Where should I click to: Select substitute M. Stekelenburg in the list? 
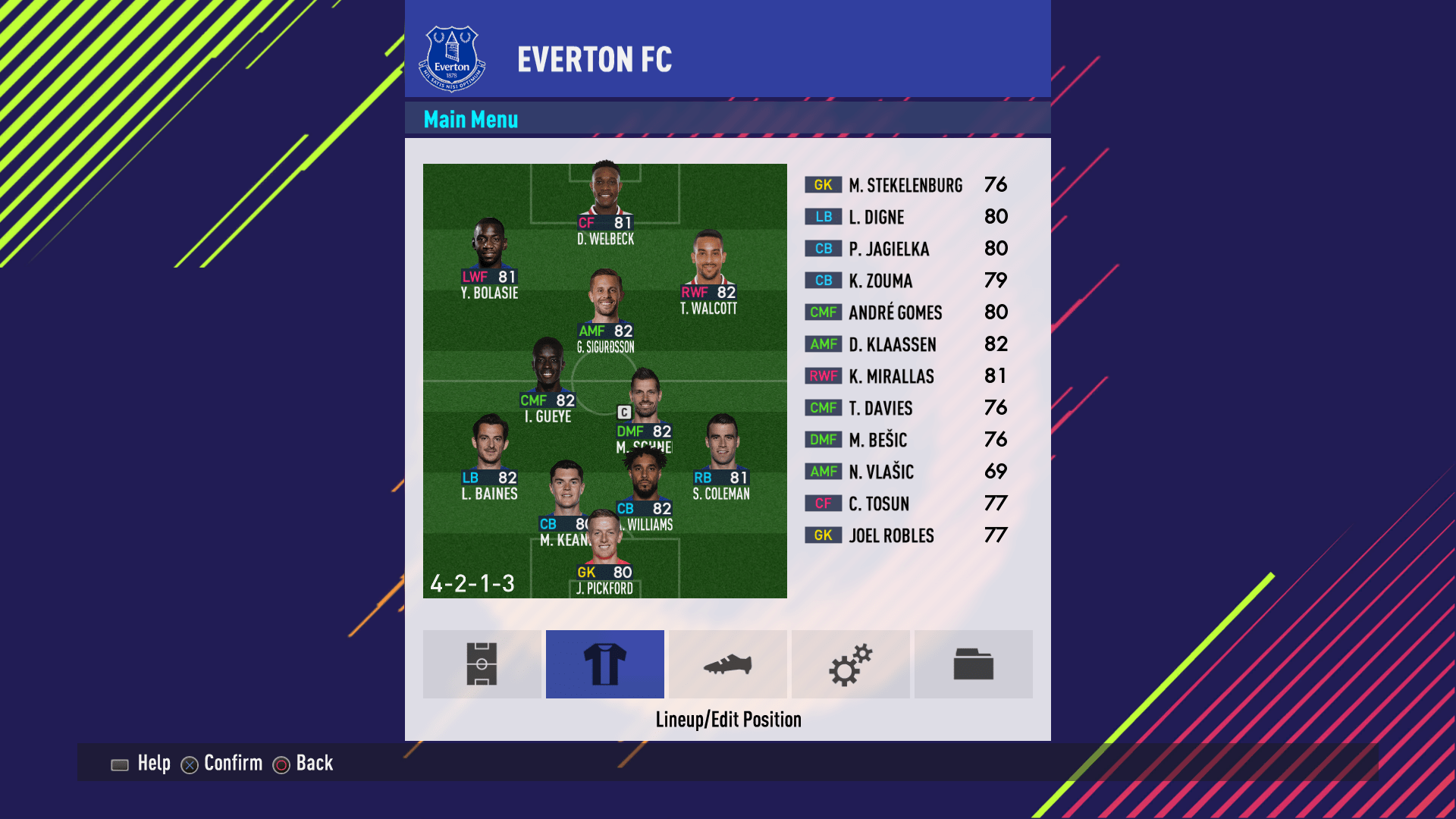[906, 185]
